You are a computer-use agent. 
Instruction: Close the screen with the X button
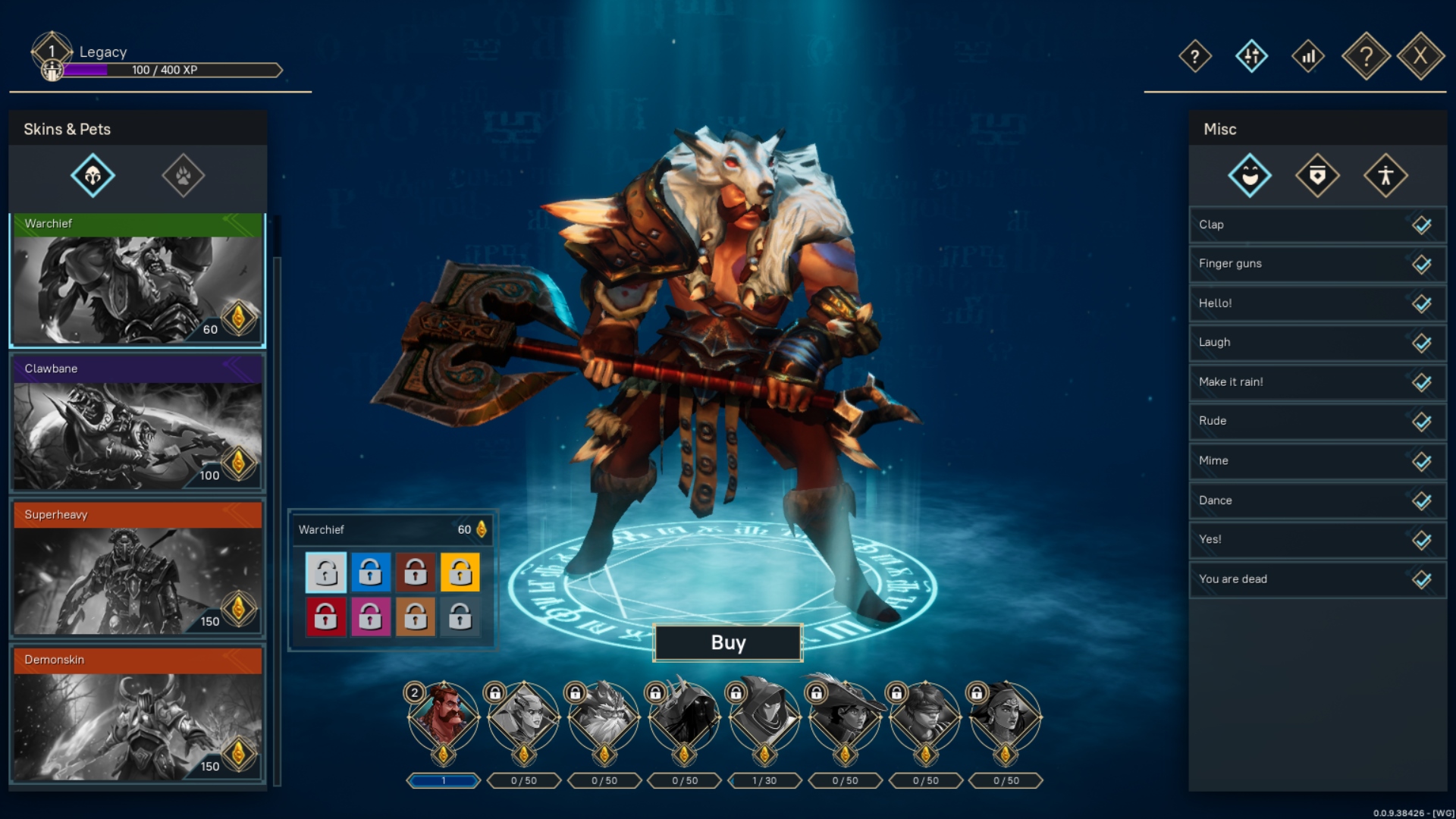[x=1420, y=55]
